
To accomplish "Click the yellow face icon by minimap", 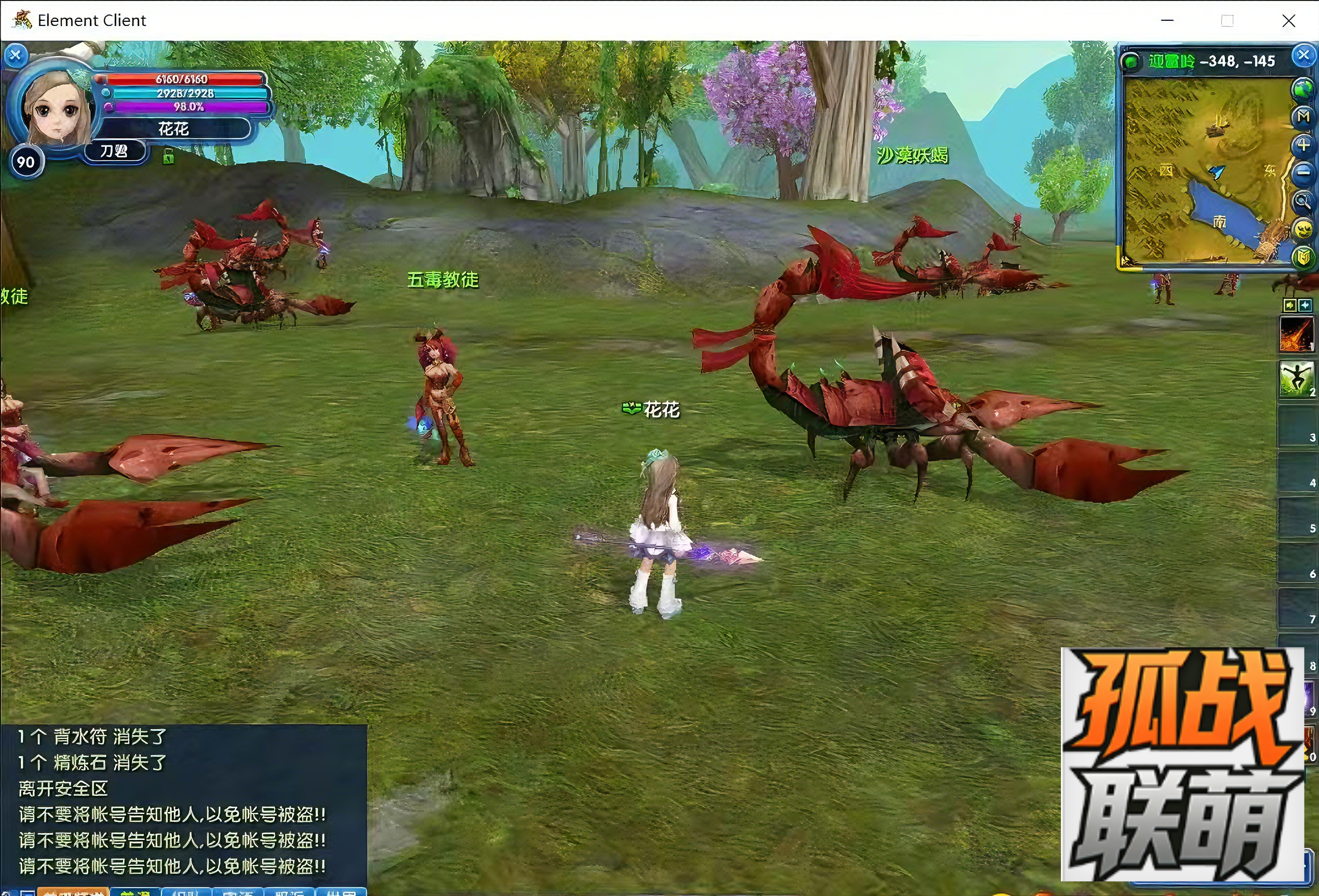I will (1302, 229).
